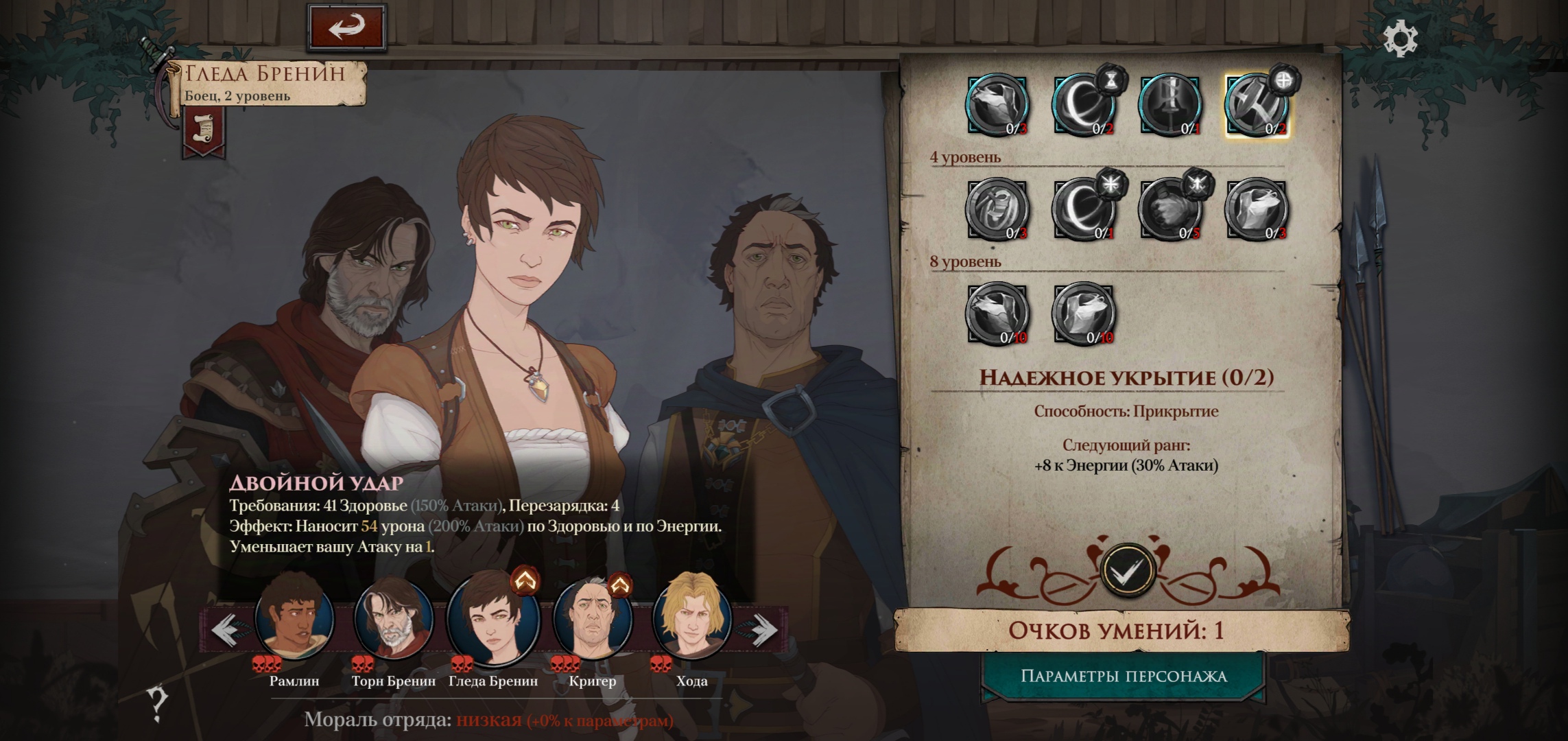Choose the wrapped bandage skill icon marked 0/3
The height and width of the screenshot is (741, 1568).
click(997, 210)
